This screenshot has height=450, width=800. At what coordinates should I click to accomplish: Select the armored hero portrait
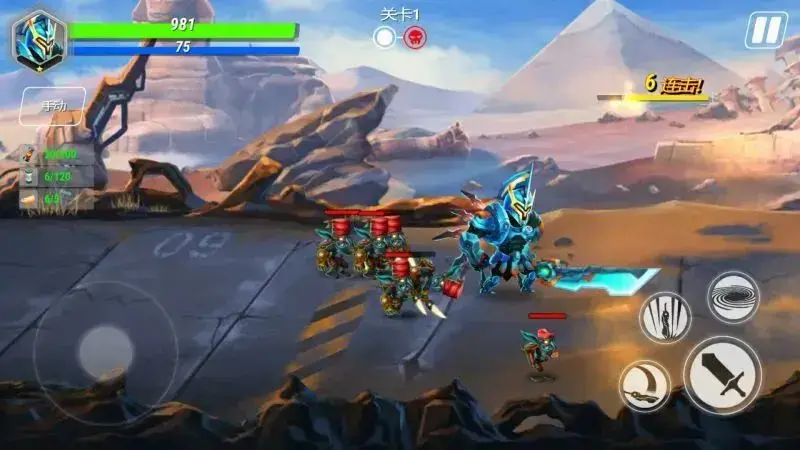[39, 40]
